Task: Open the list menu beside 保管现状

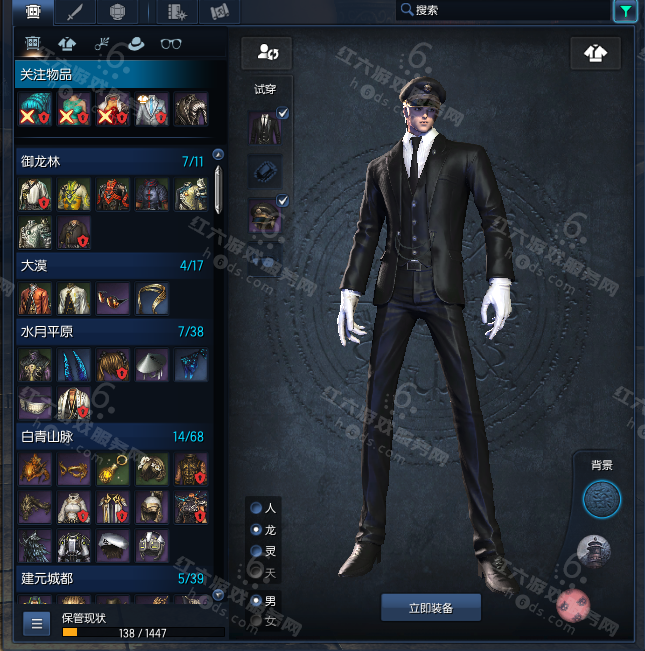Action: click(x=37, y=624)
